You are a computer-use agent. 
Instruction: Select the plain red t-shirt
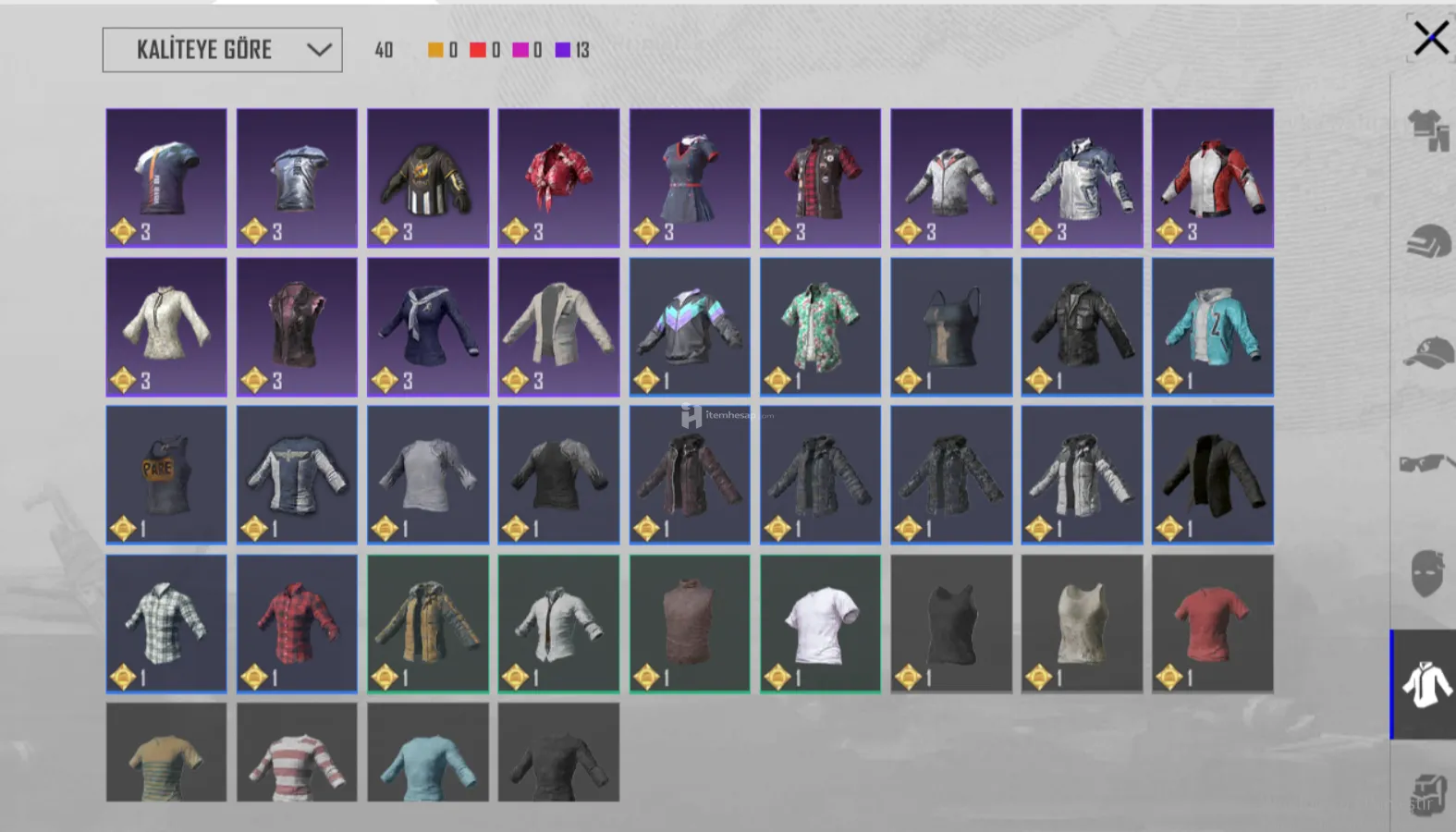coord(1212,623)
